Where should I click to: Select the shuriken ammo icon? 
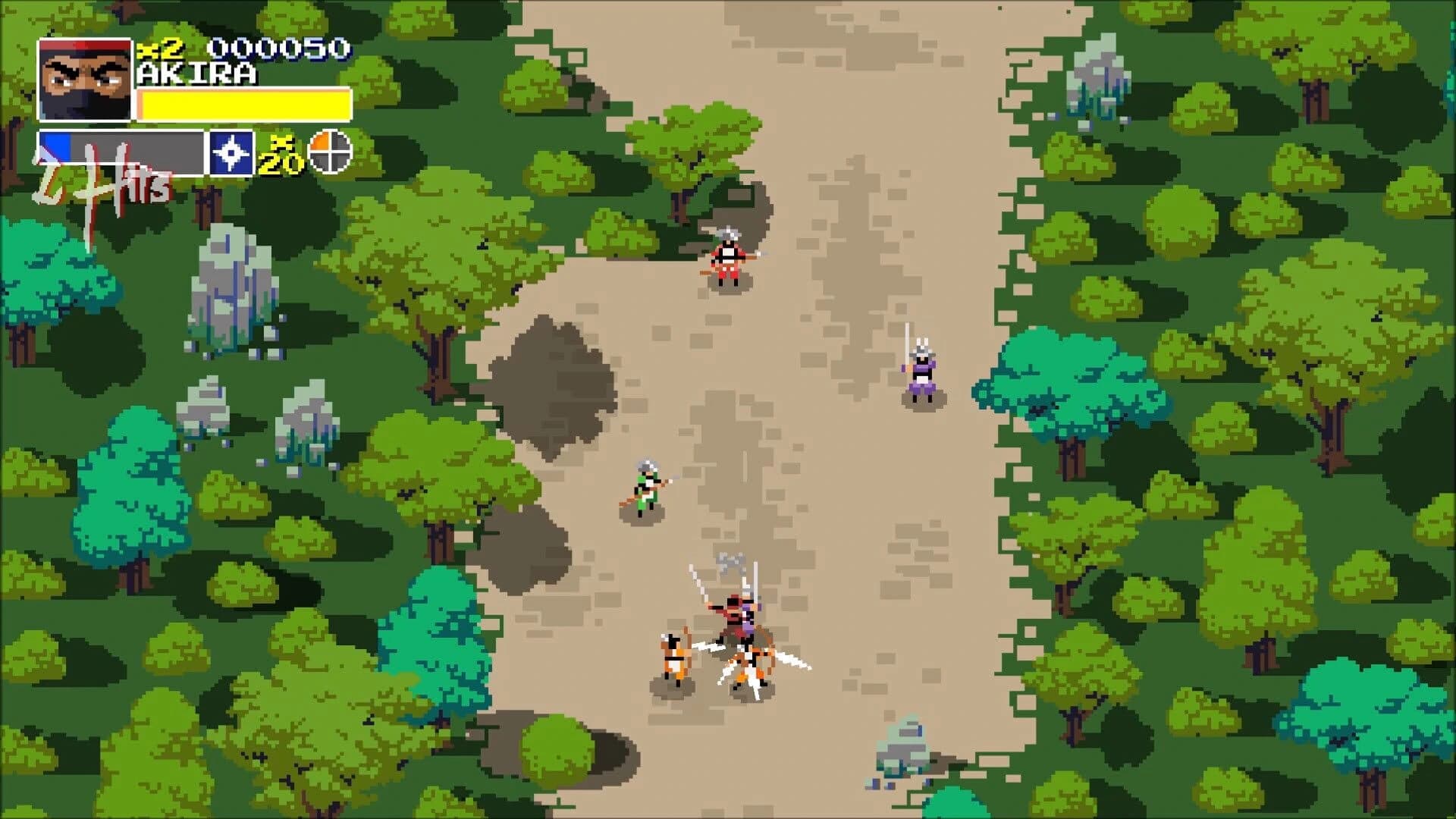pos(233,151)
